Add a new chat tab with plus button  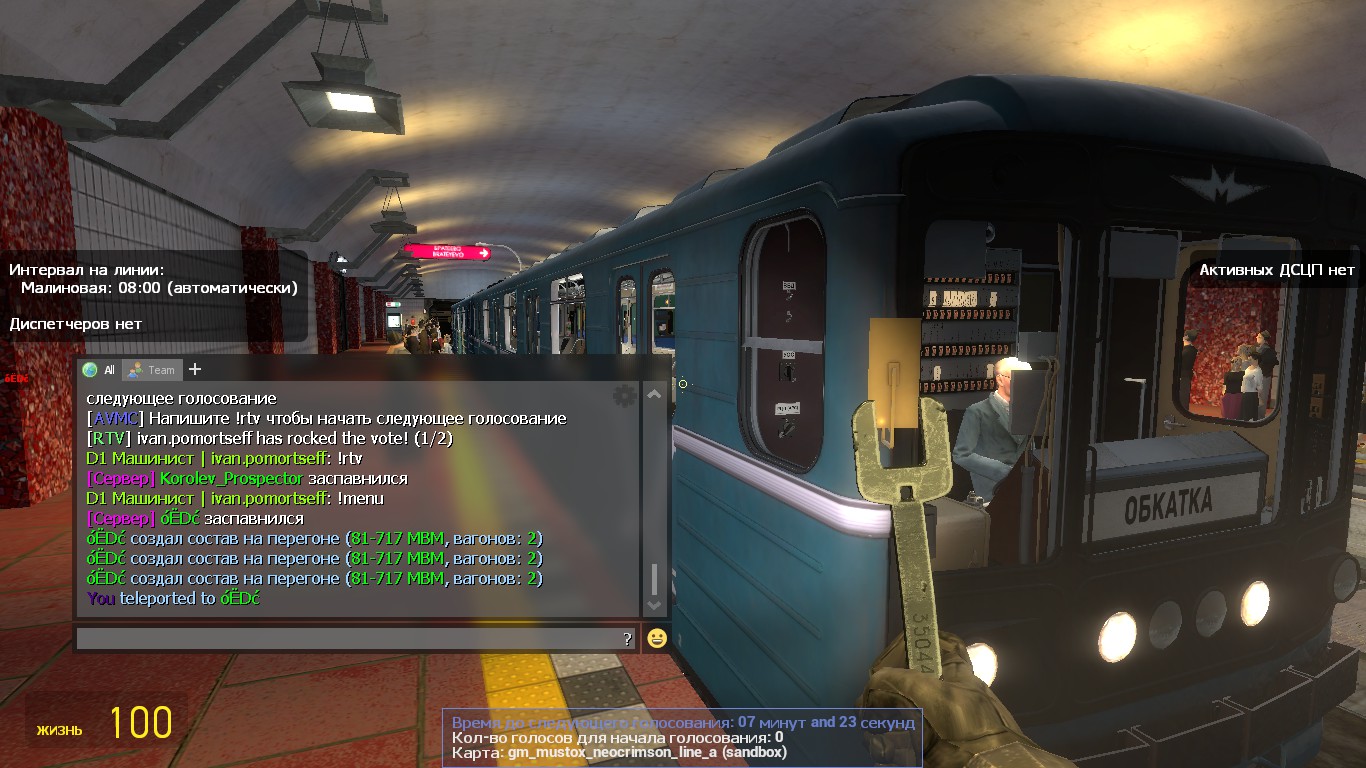(195, 369)
